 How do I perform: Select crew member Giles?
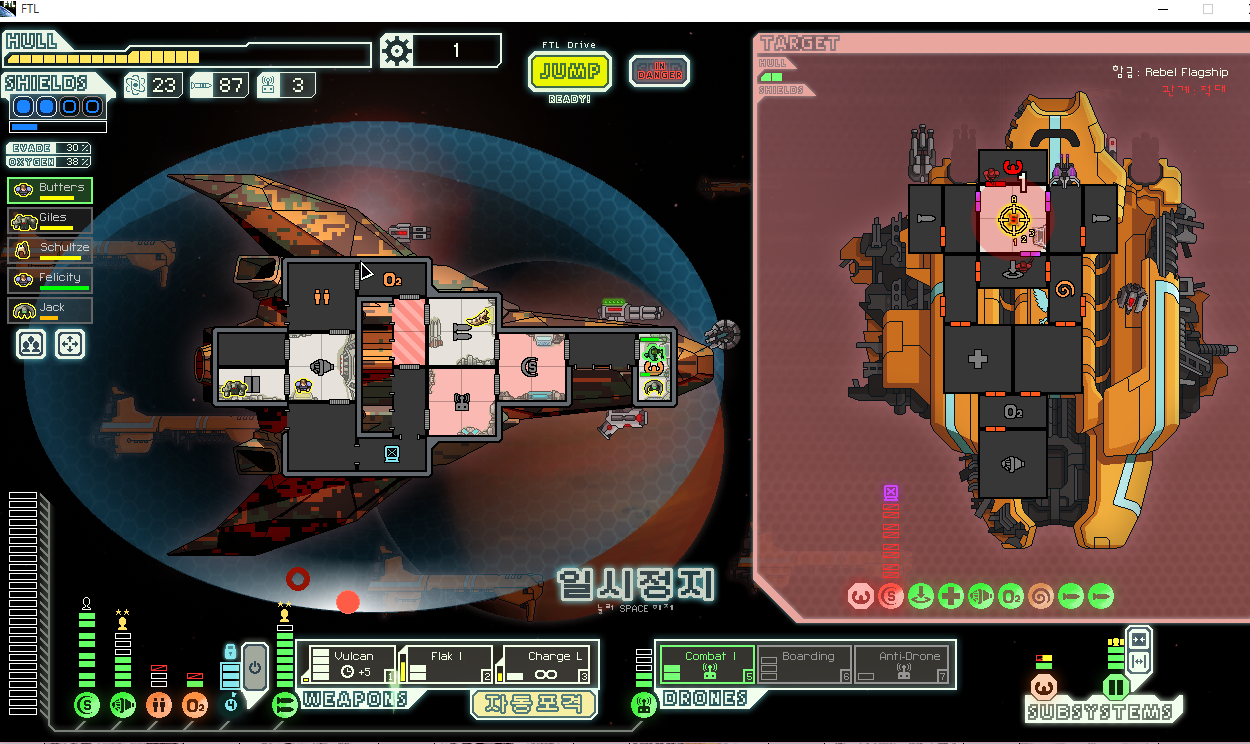(x=50, y=220)
